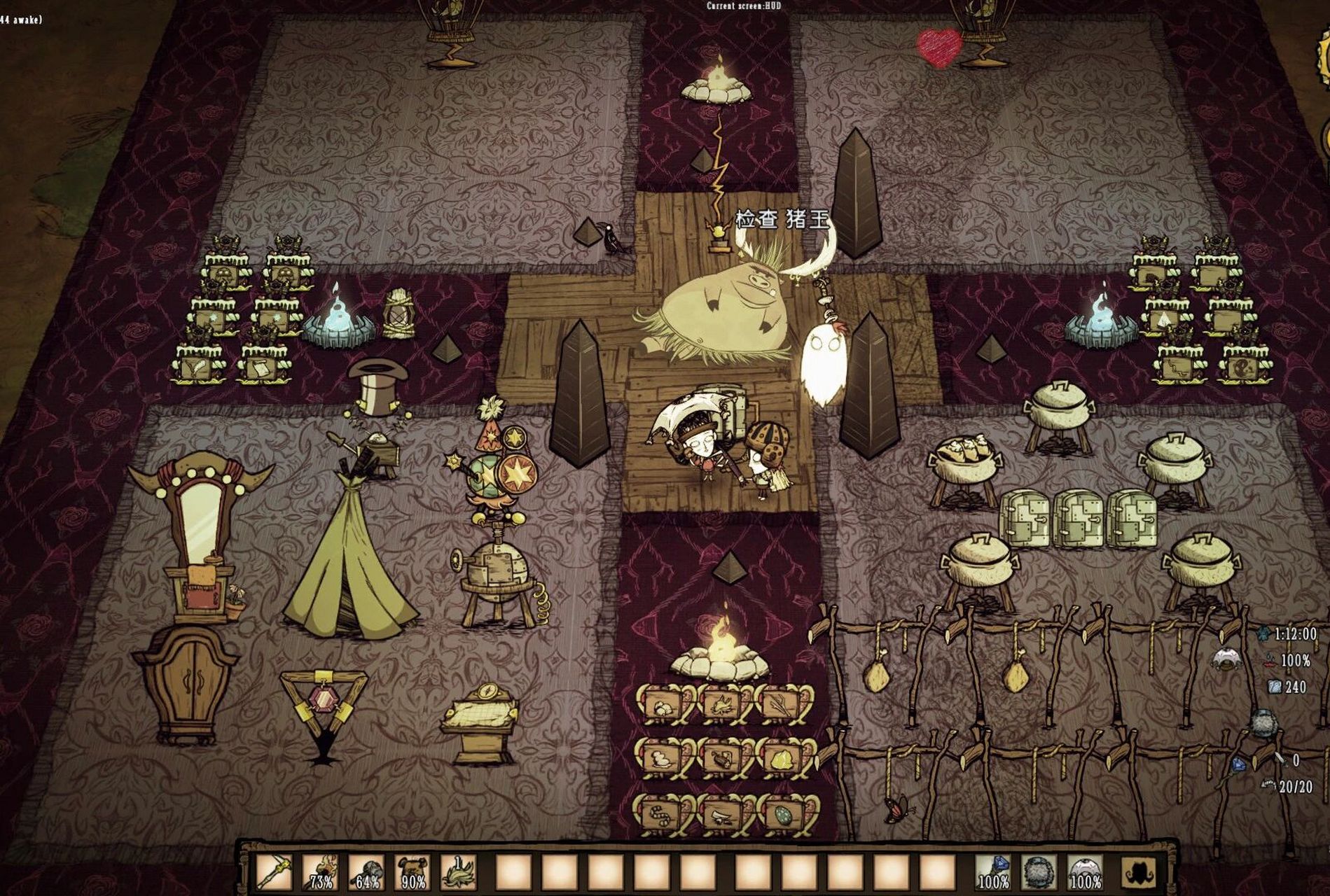Choose the brown furry item at 90%
The height and width of the screenshot is (896, 1330).
(x=414, y=871)
